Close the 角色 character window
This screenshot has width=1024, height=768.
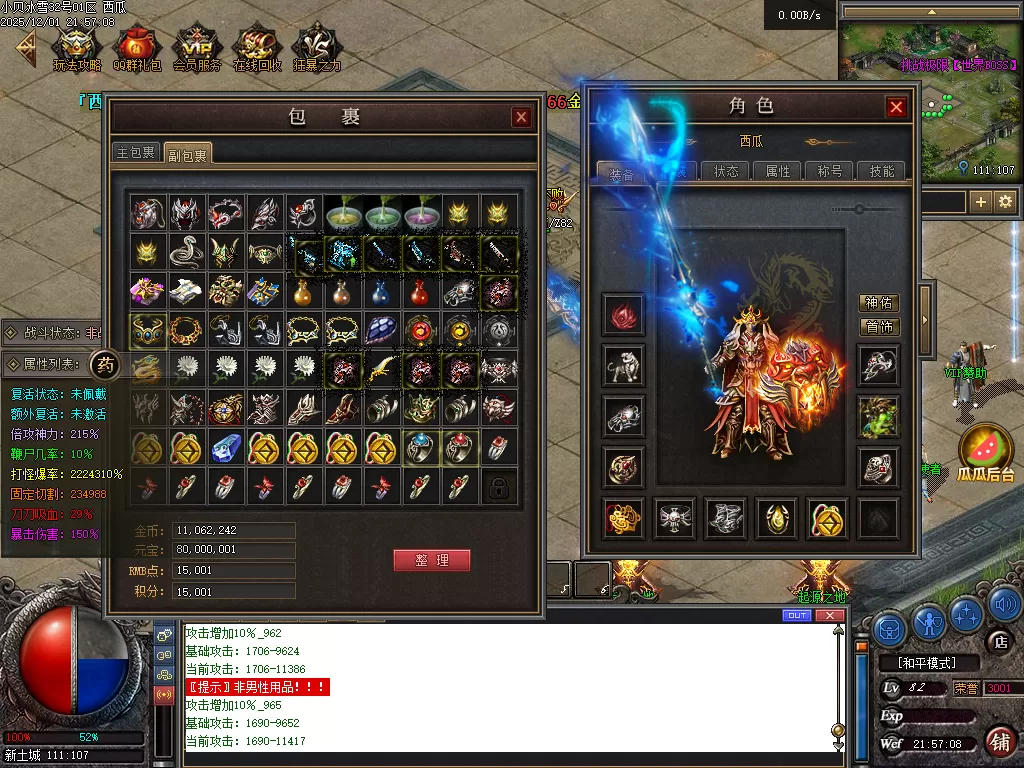click(x=896, y=107)
